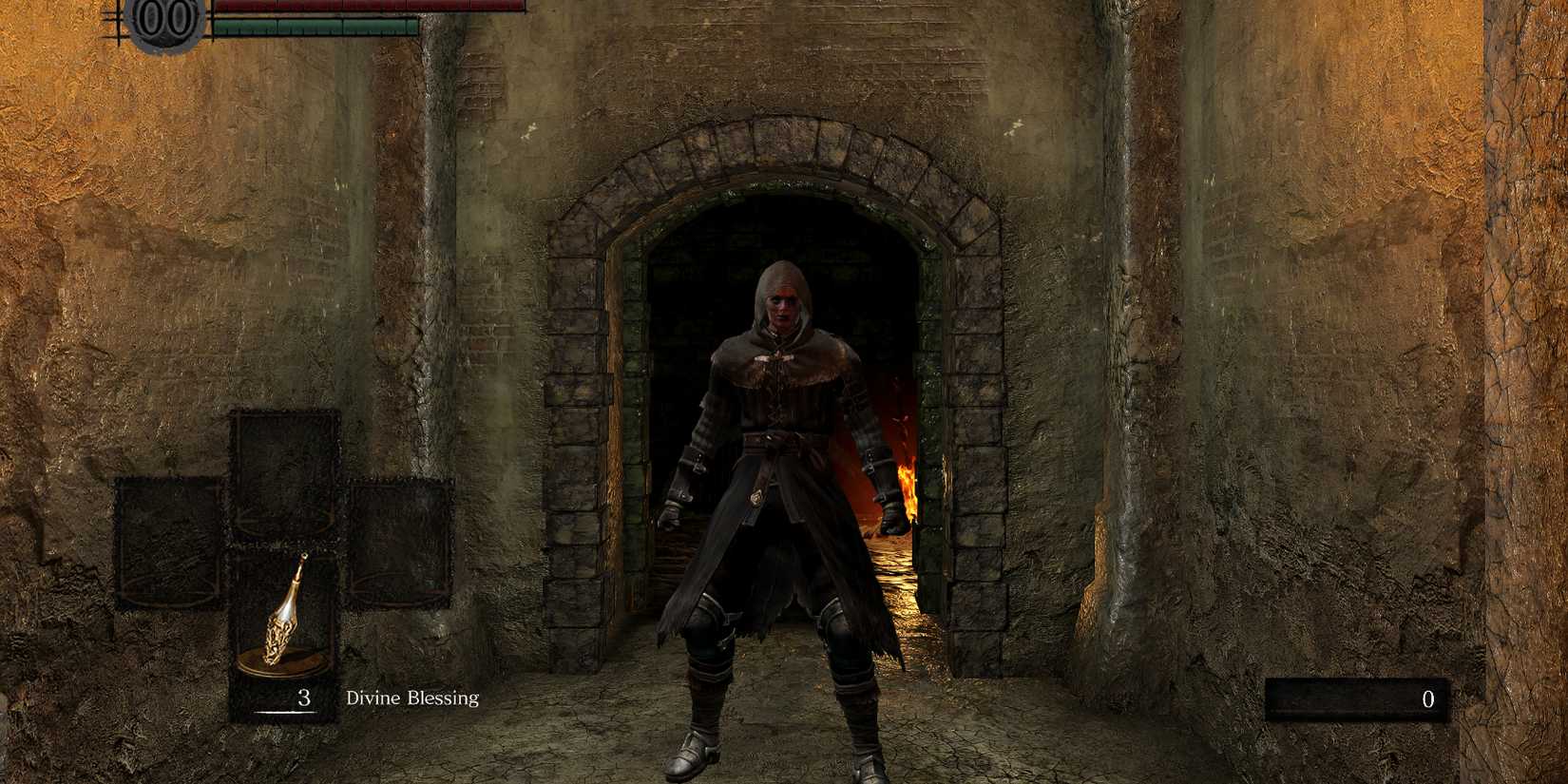Click the Divine Blessing item name label

pyautogui.click(x=411, y=699)
